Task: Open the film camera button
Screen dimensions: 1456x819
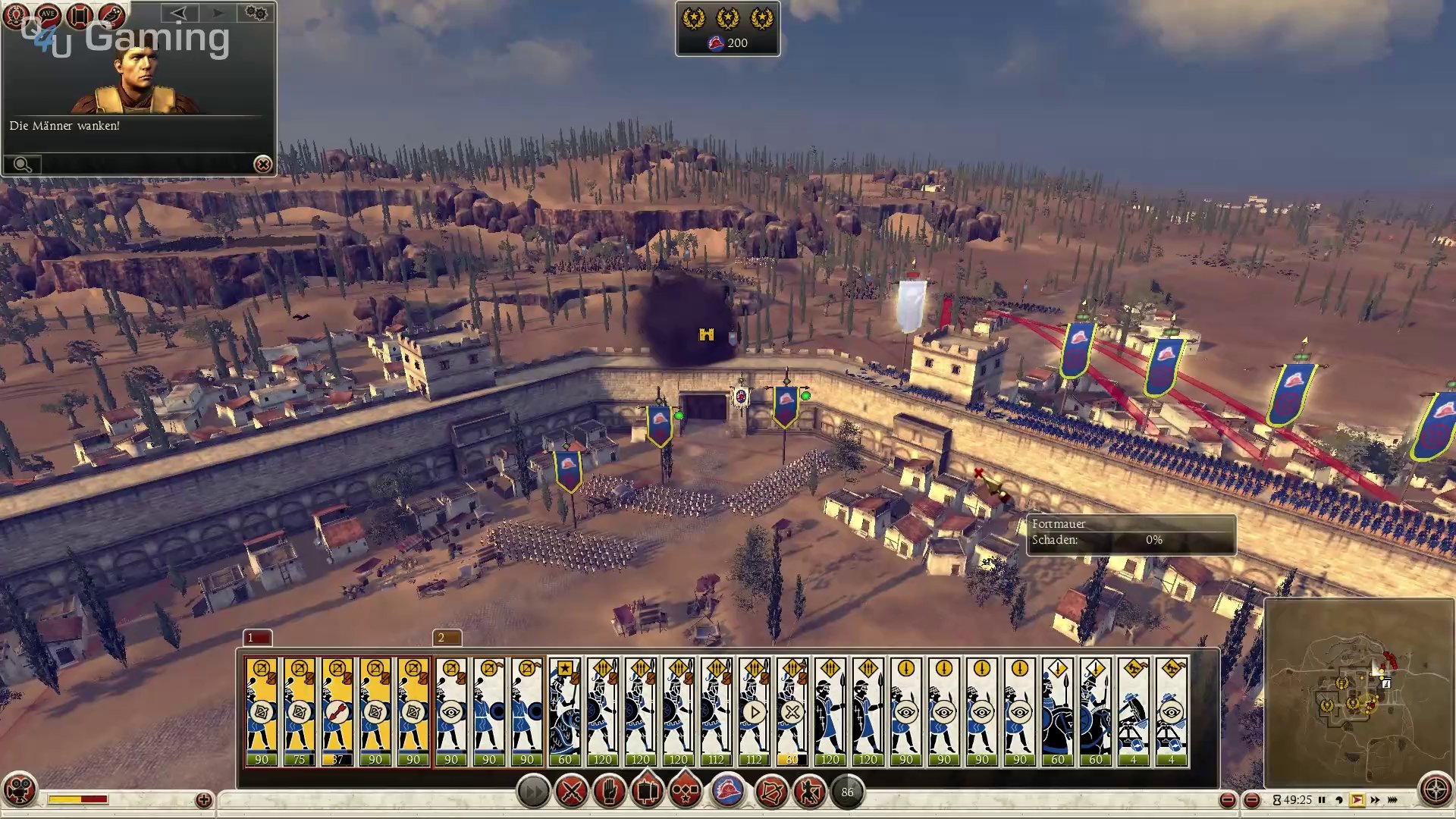Action: (20, 789)
